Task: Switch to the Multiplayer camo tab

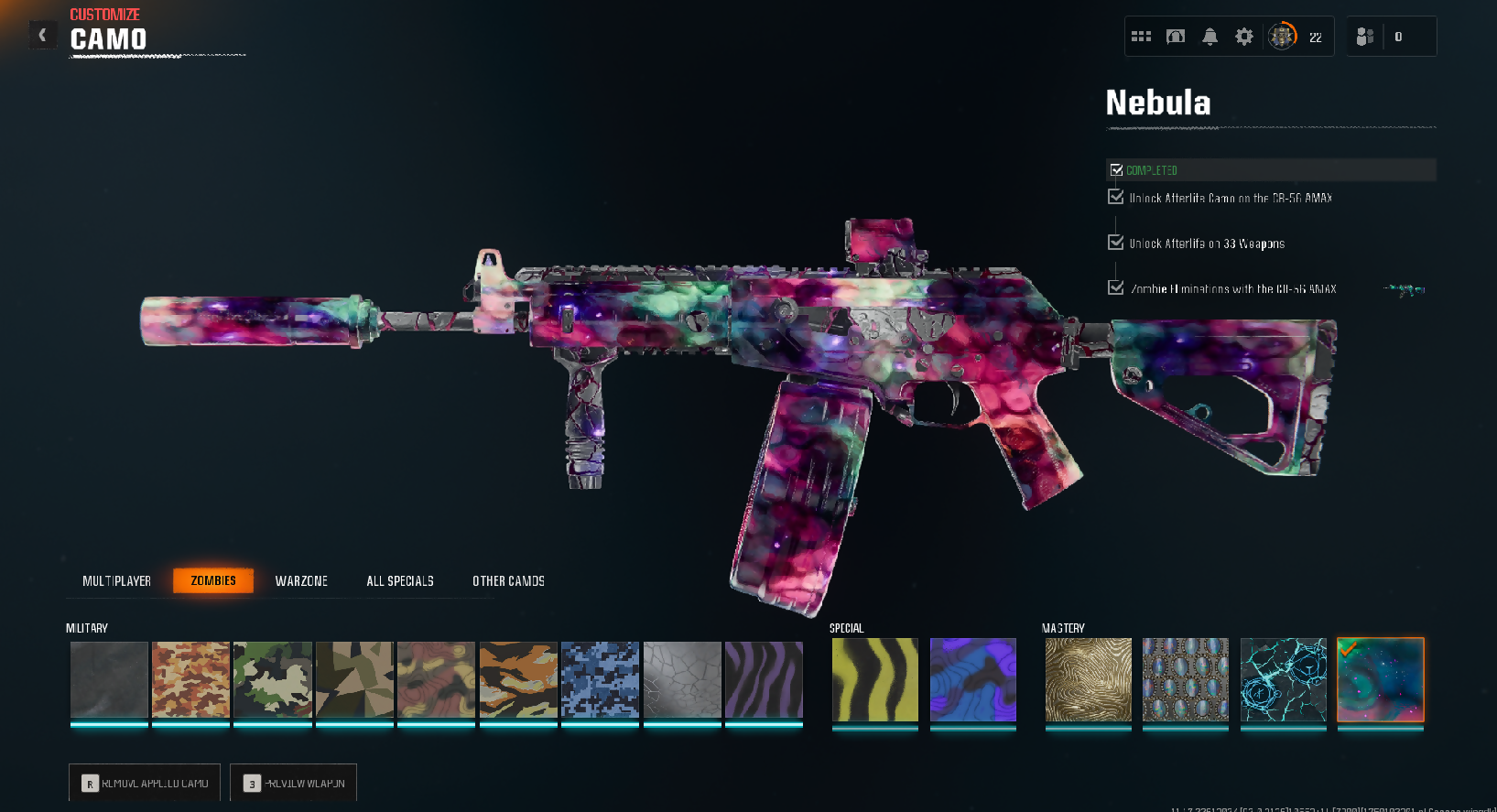Action: (116, 581)
